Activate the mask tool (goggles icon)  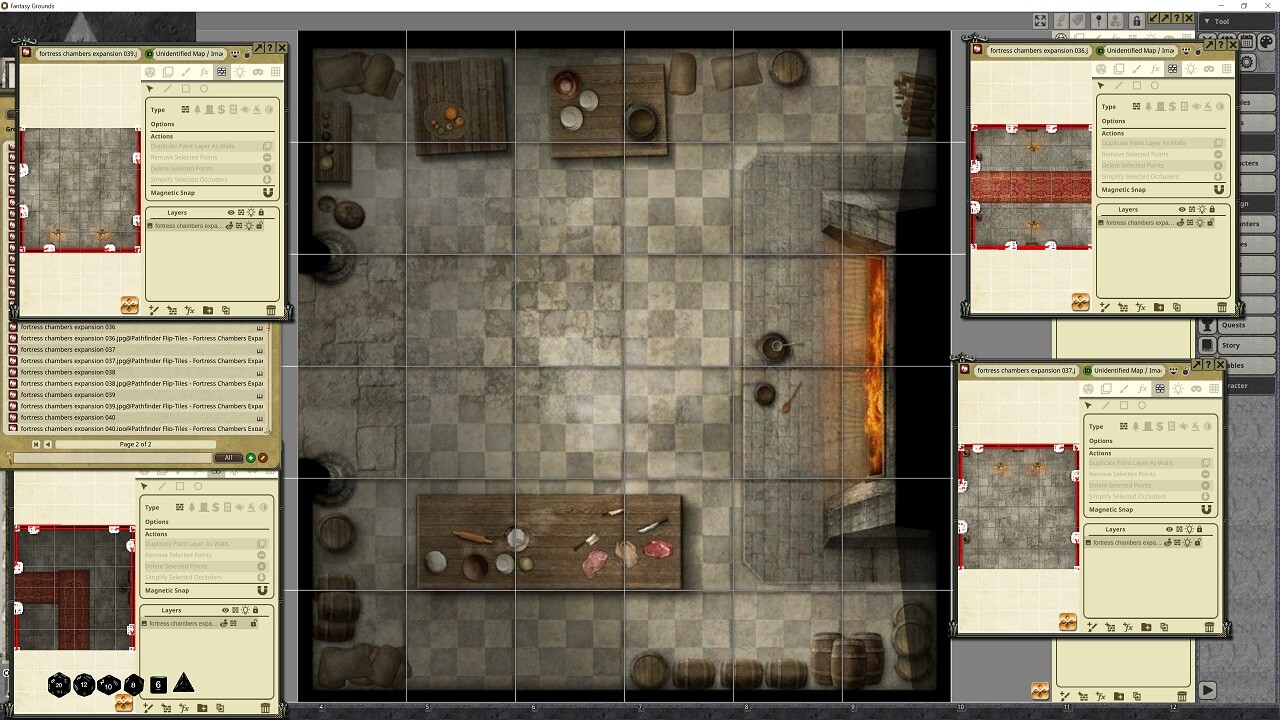coord(258,71)
